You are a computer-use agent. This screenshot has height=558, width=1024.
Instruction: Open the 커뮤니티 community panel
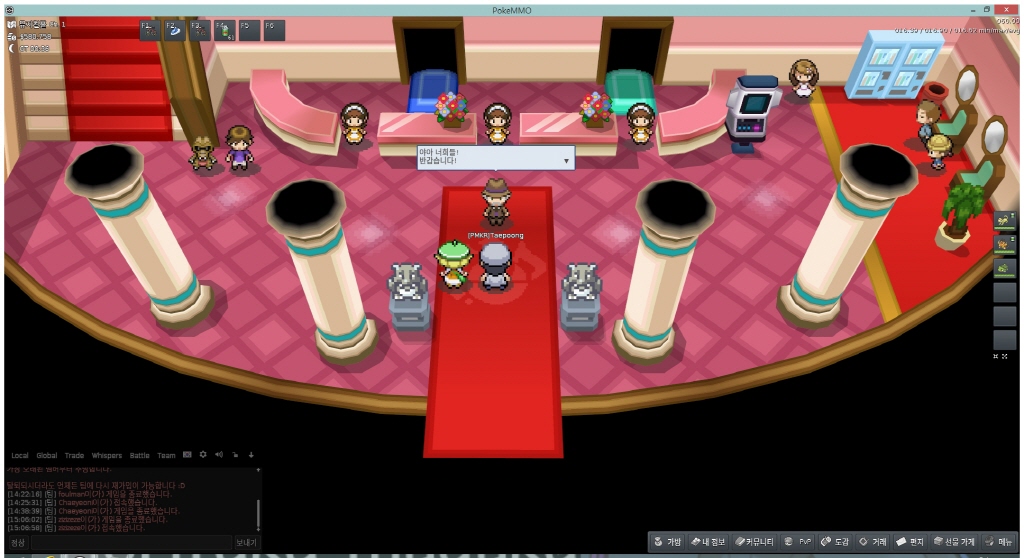coord(754,542)
